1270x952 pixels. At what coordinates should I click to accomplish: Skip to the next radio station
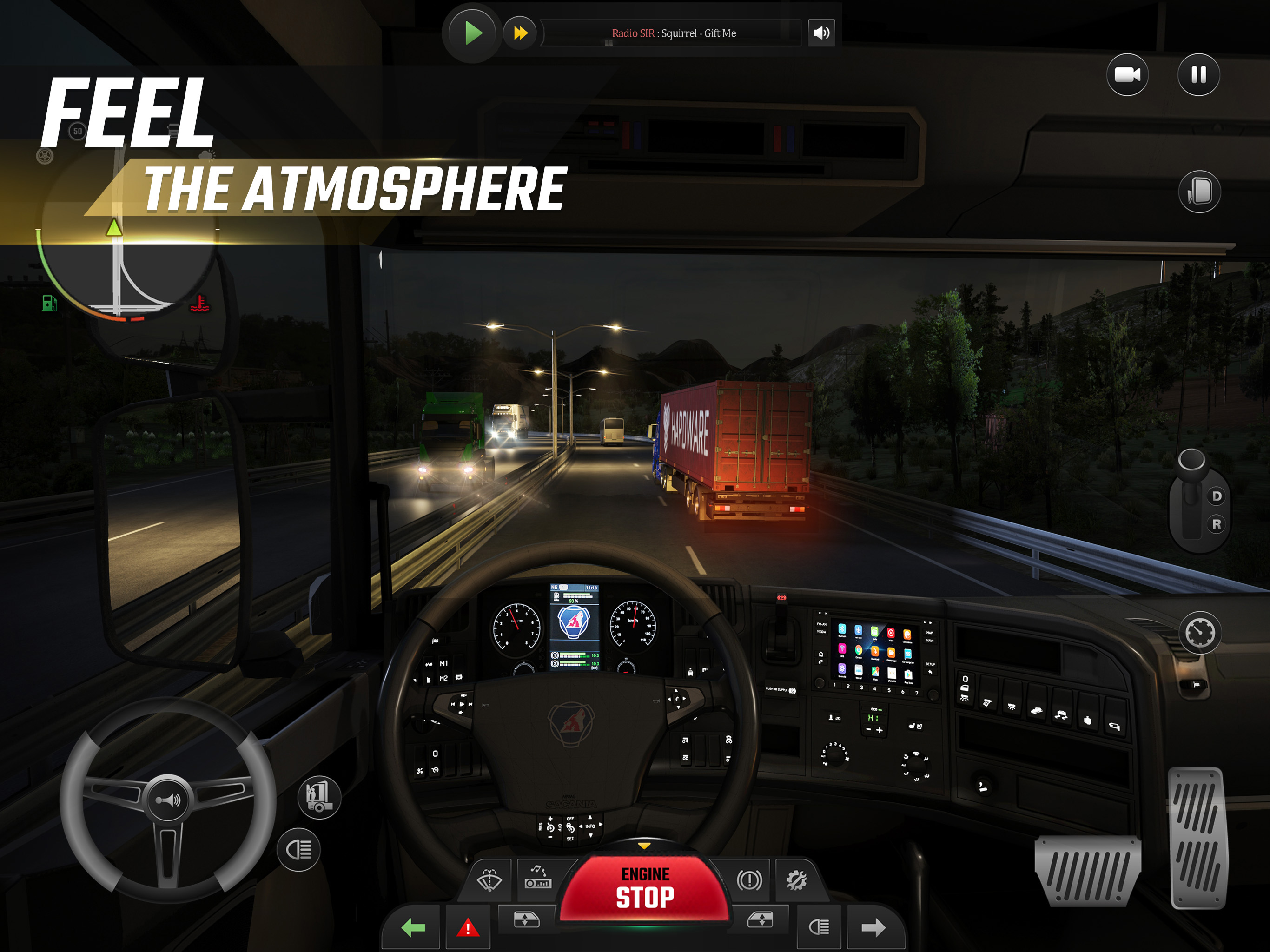point(520,33)
